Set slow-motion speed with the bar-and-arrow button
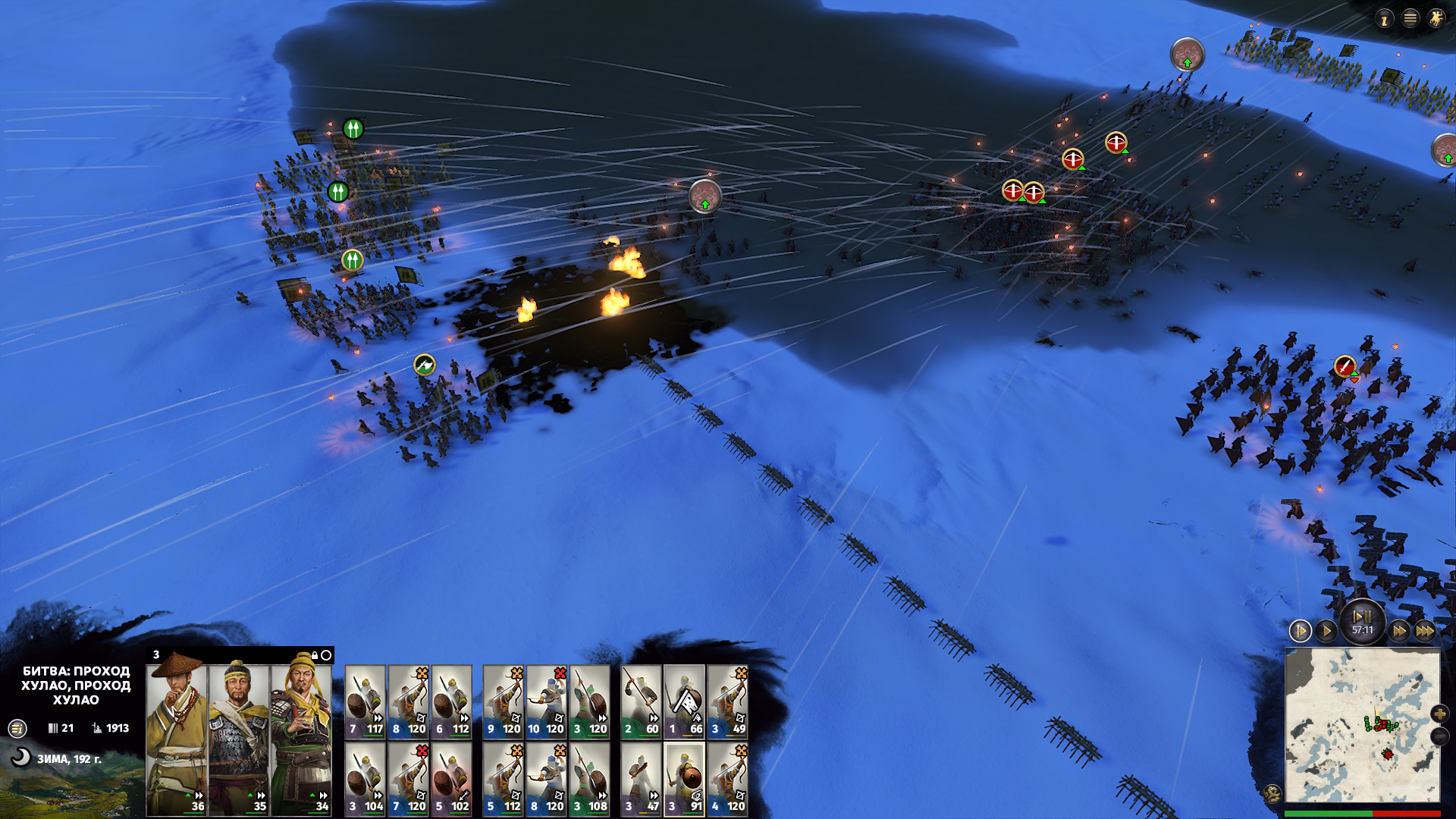This screenshot has height=819, width=1456. (1300, 631)
